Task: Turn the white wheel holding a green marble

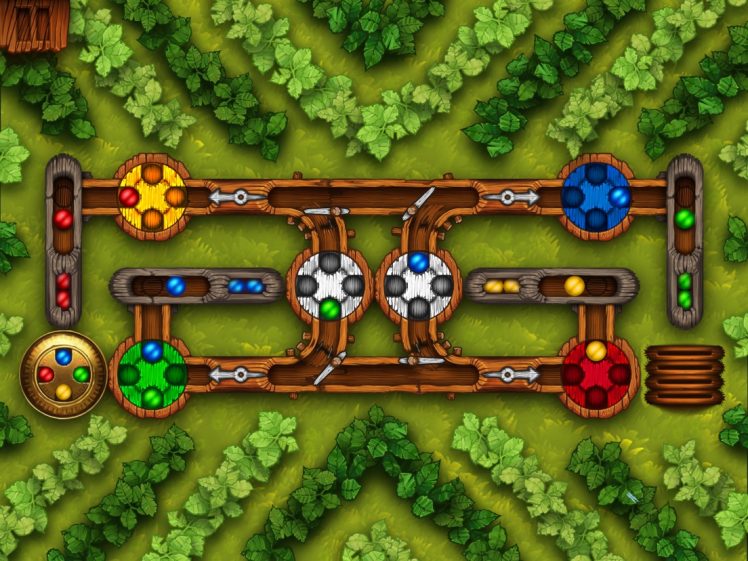Action: pos(330,286)
